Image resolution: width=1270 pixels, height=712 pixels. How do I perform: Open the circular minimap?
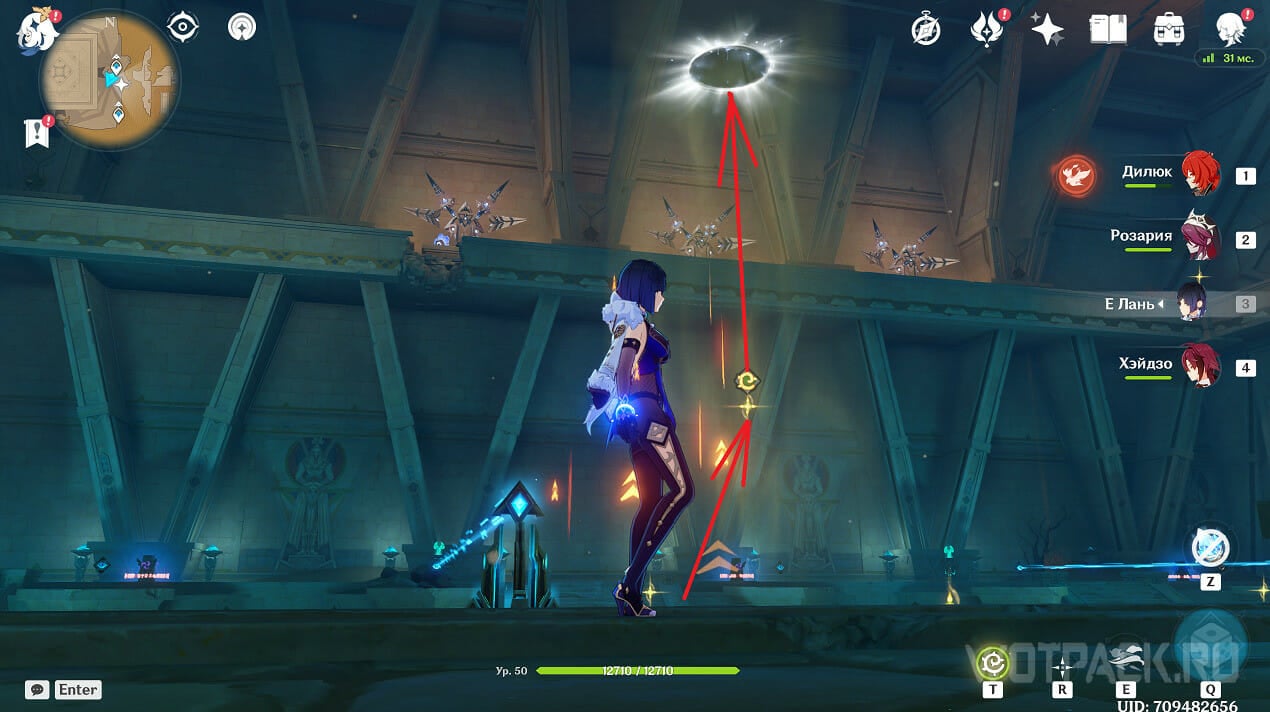109,79
